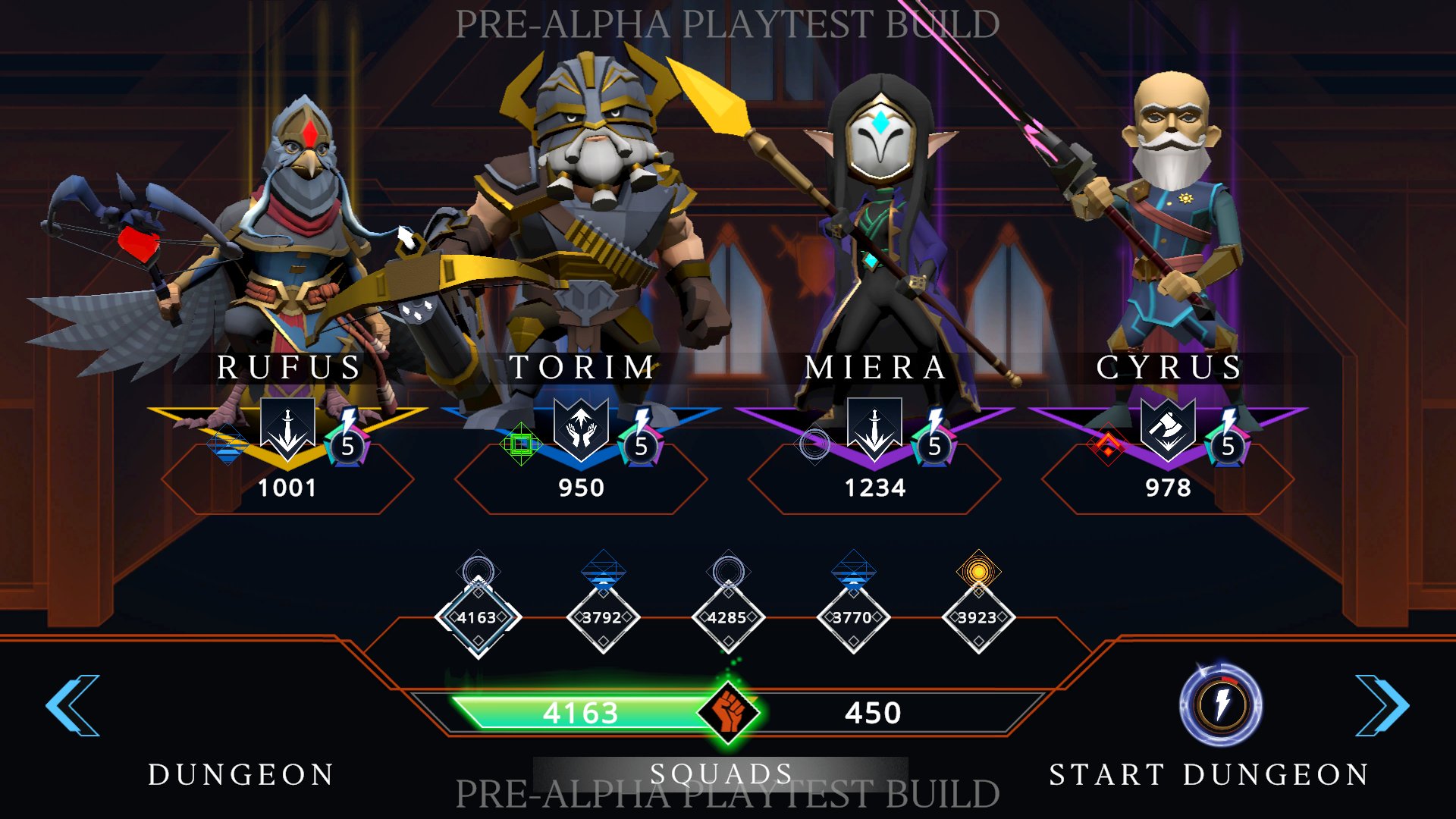
Task: Choose squad with 4285 power
Action: 728,617
